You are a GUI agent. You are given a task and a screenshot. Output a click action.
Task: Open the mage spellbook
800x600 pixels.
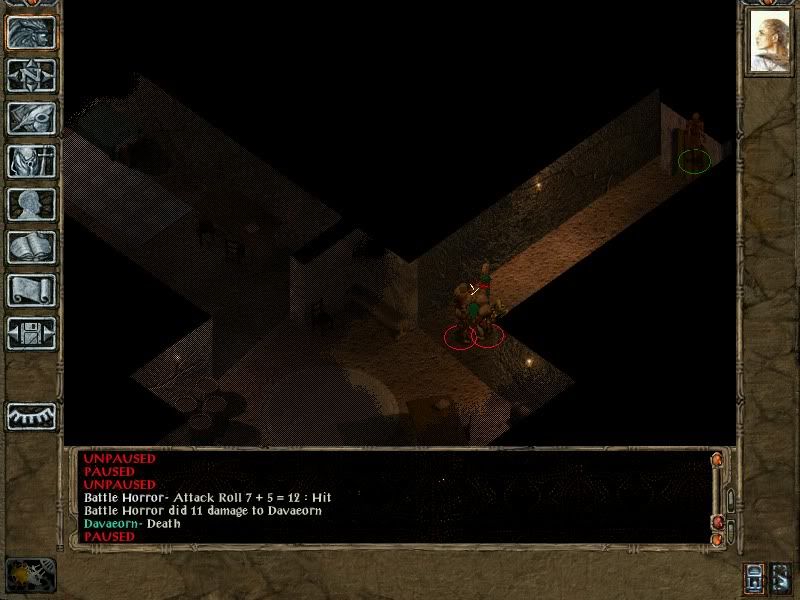click(30, 247)
